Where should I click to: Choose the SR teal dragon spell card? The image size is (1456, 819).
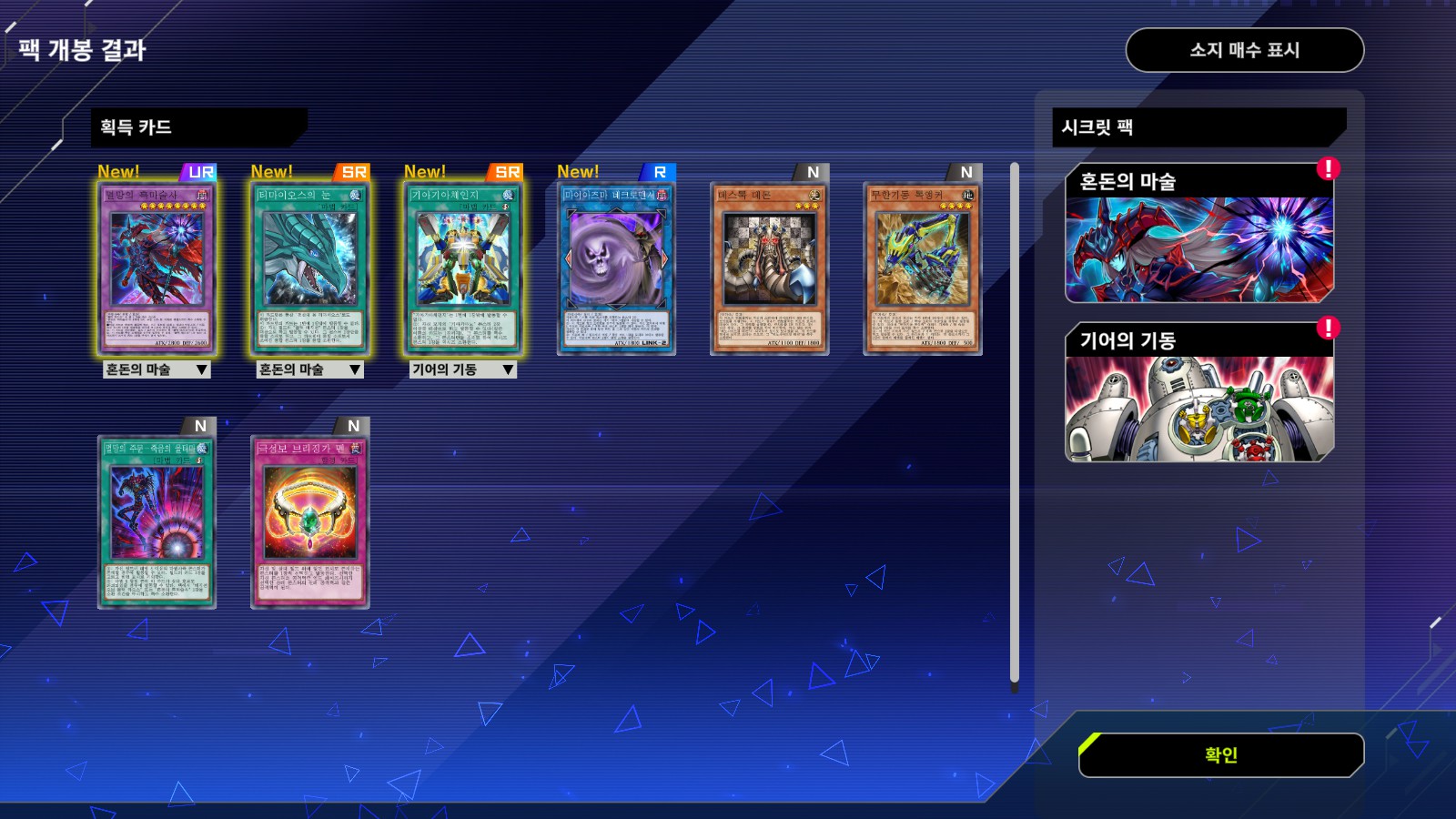click(x=310, y=267)
